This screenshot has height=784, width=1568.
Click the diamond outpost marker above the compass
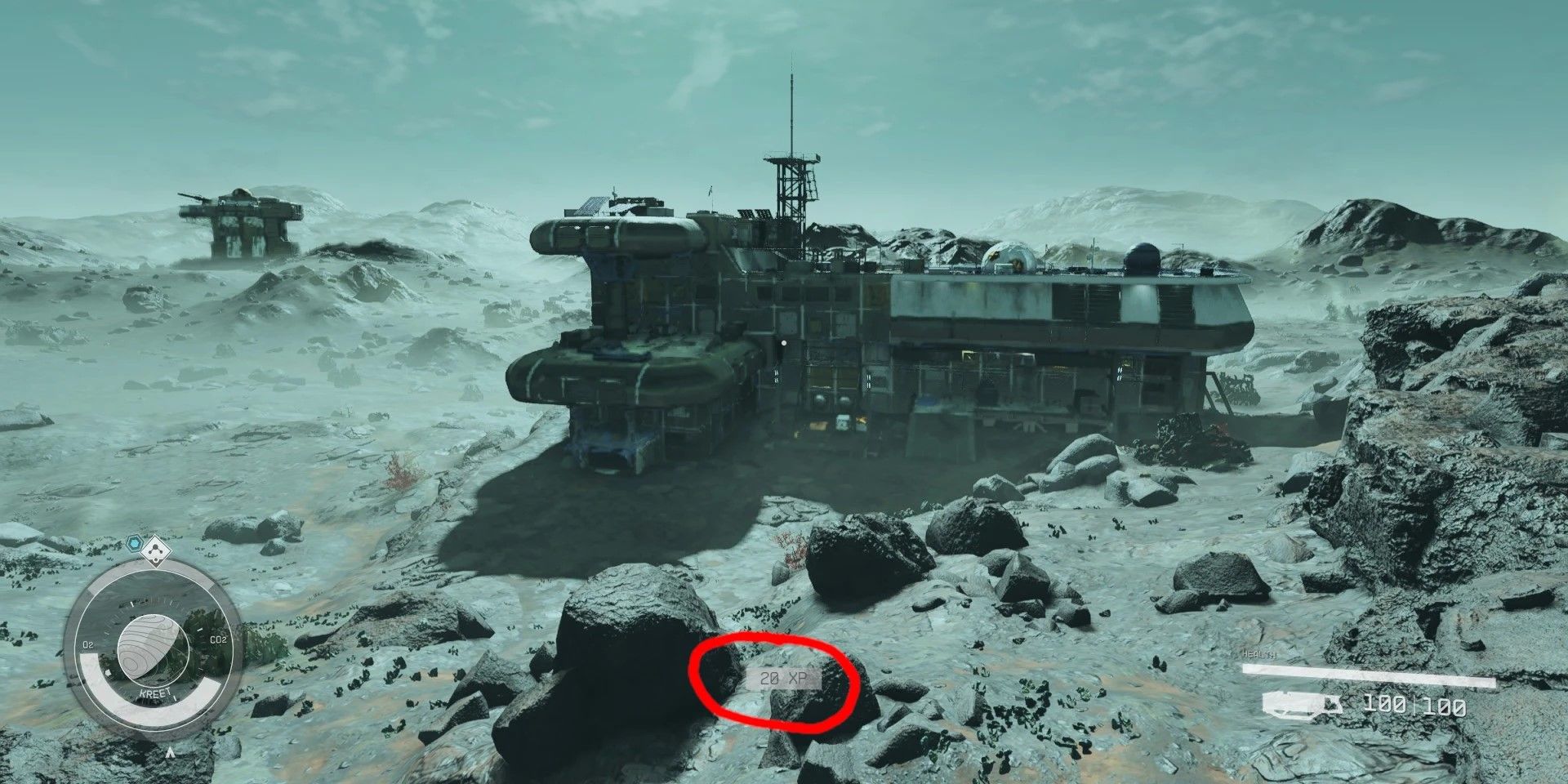[x=156, y=550]
